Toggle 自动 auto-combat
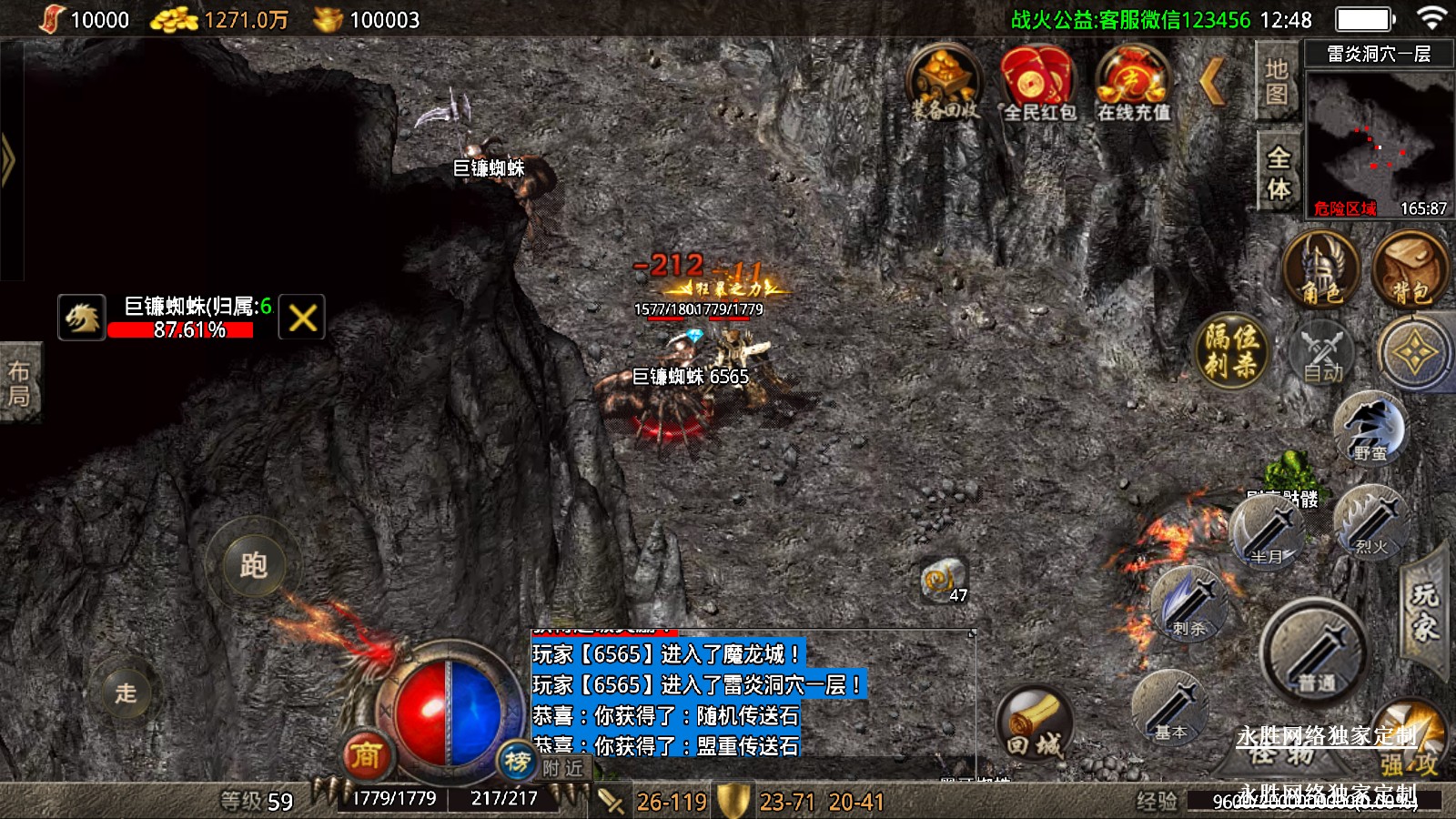 tap(1322, 354)
